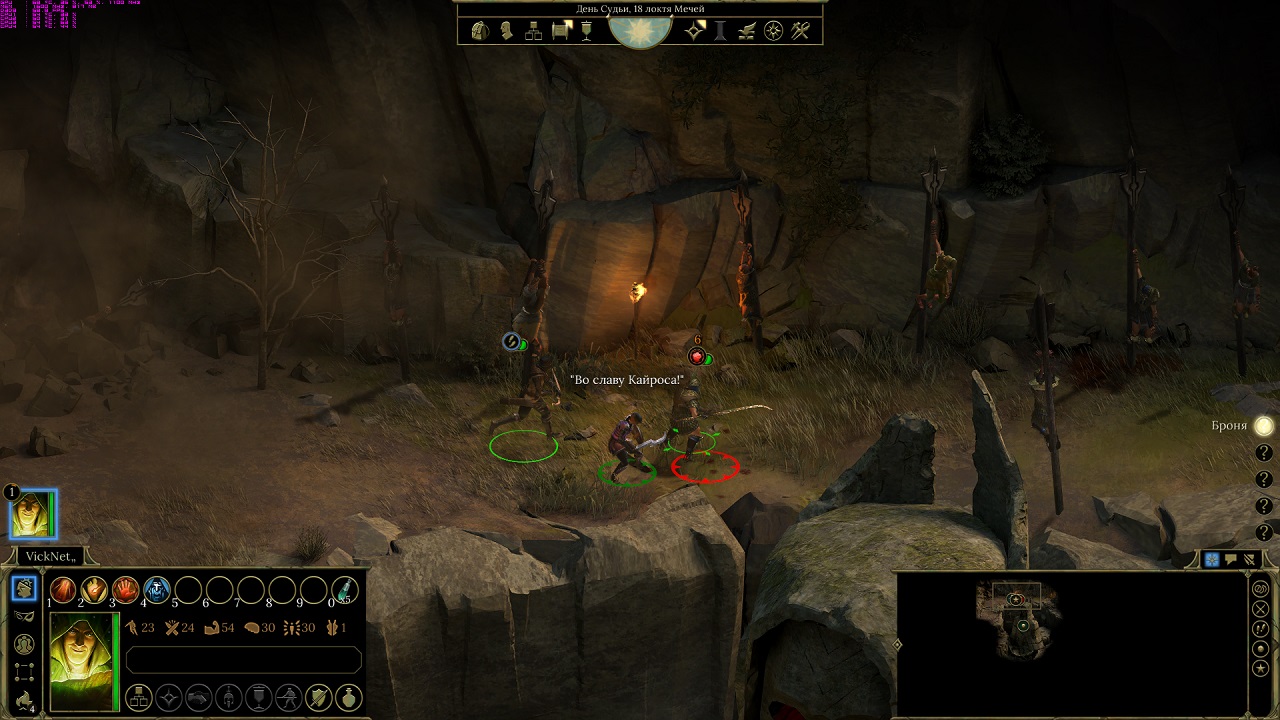1280x720 pixels.
Task: Open the party formation square icon
Action: click(x=25, y=672)
